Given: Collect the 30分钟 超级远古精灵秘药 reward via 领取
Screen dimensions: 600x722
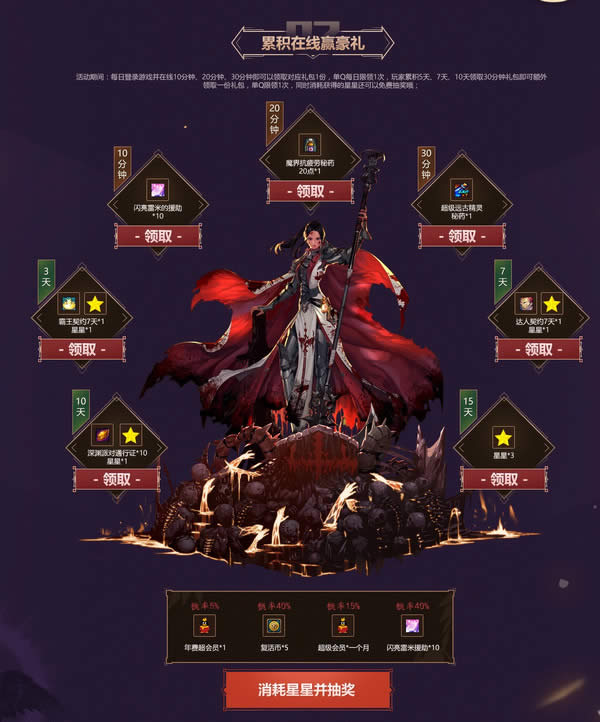Looking at the screenshot, I should coord(461,236).
